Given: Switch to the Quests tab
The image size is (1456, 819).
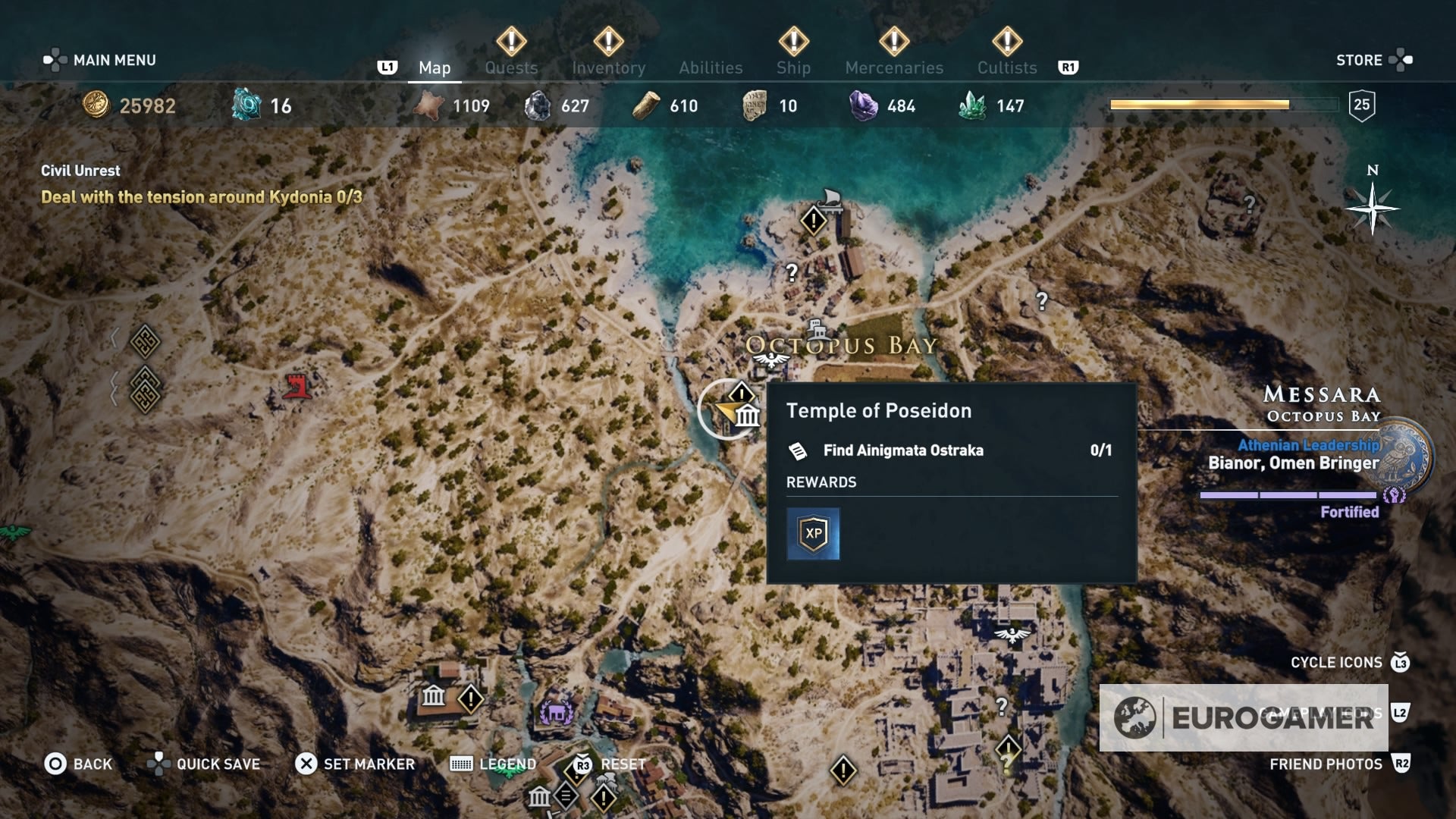Looking at the screenshot, I should coord(511,67).
